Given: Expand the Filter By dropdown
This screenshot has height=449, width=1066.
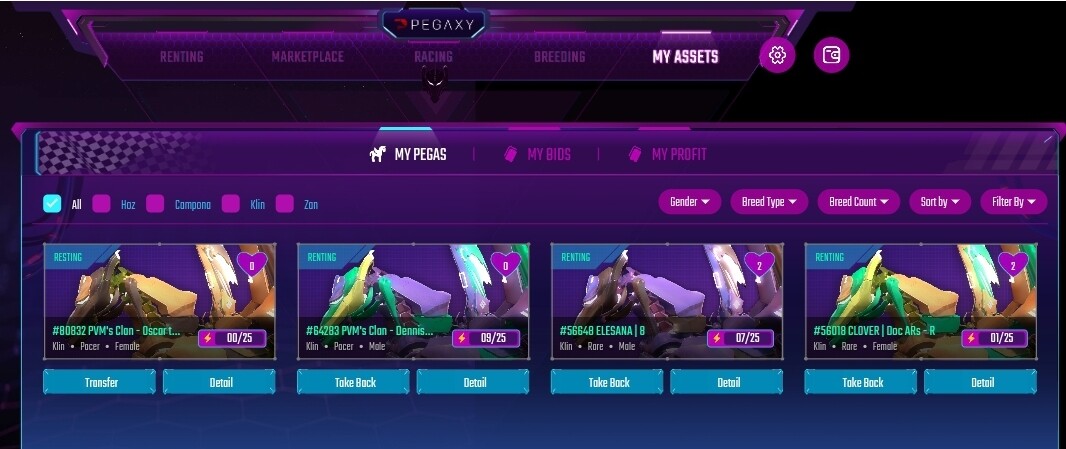Looking at the screenshot, I should (1013, 202).
